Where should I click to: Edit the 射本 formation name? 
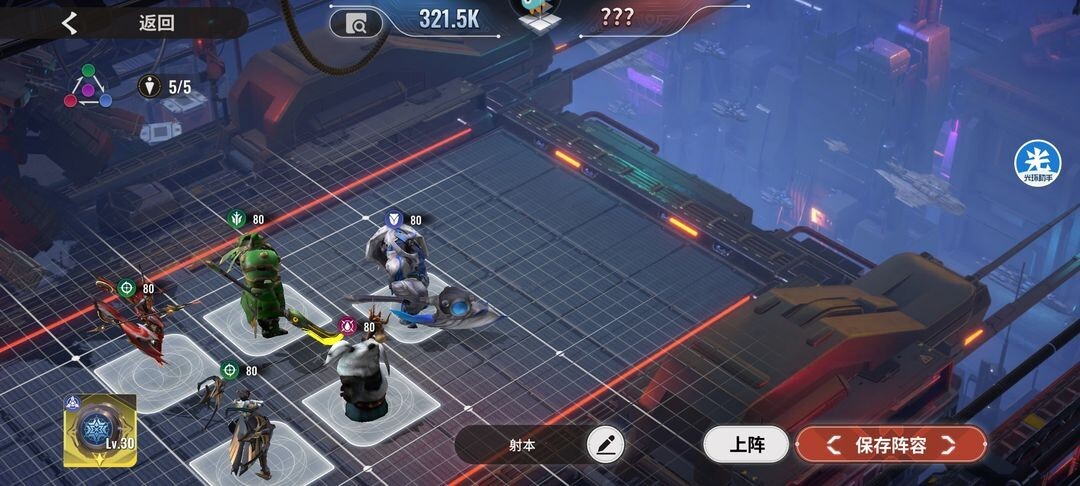tap(604, 445)
